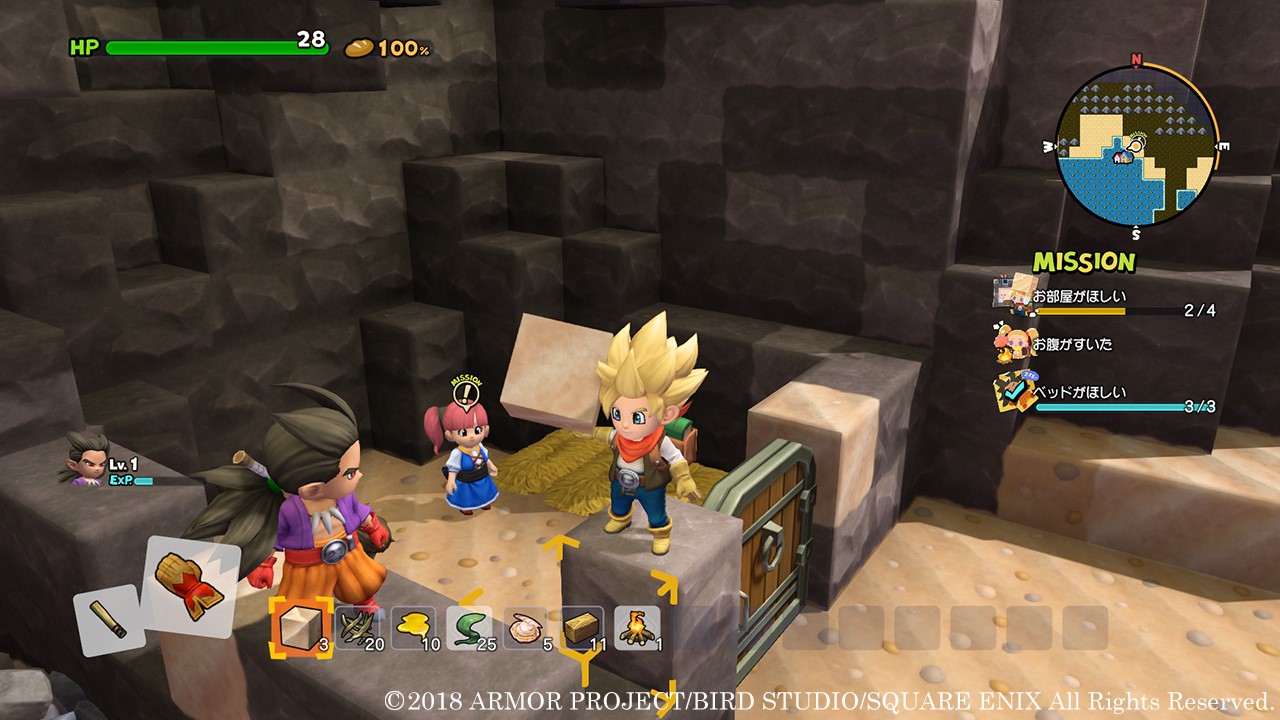Choose the straw block hotbar slot

pos(581,627)
